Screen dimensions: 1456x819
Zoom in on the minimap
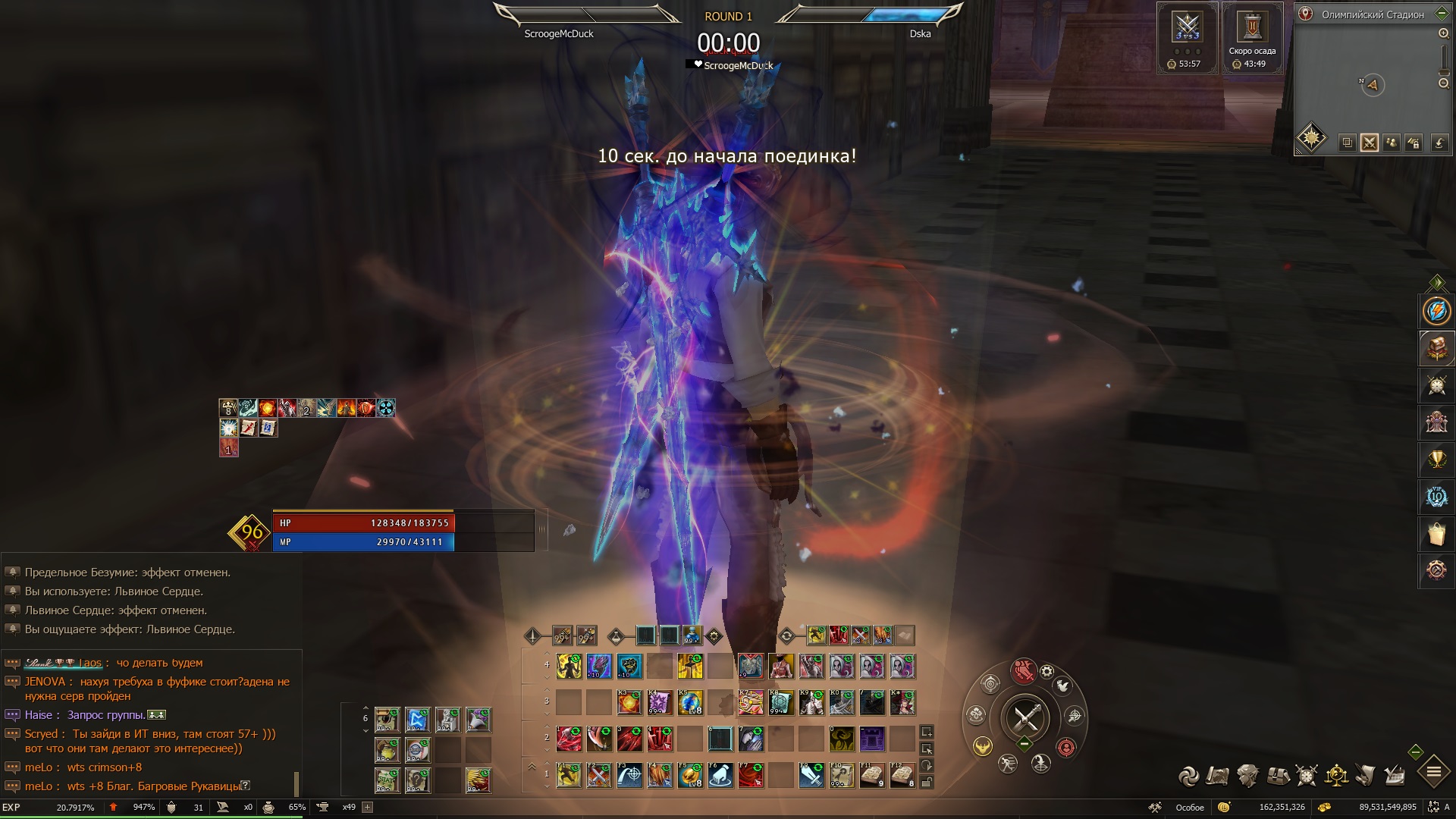coord(1443,33)
